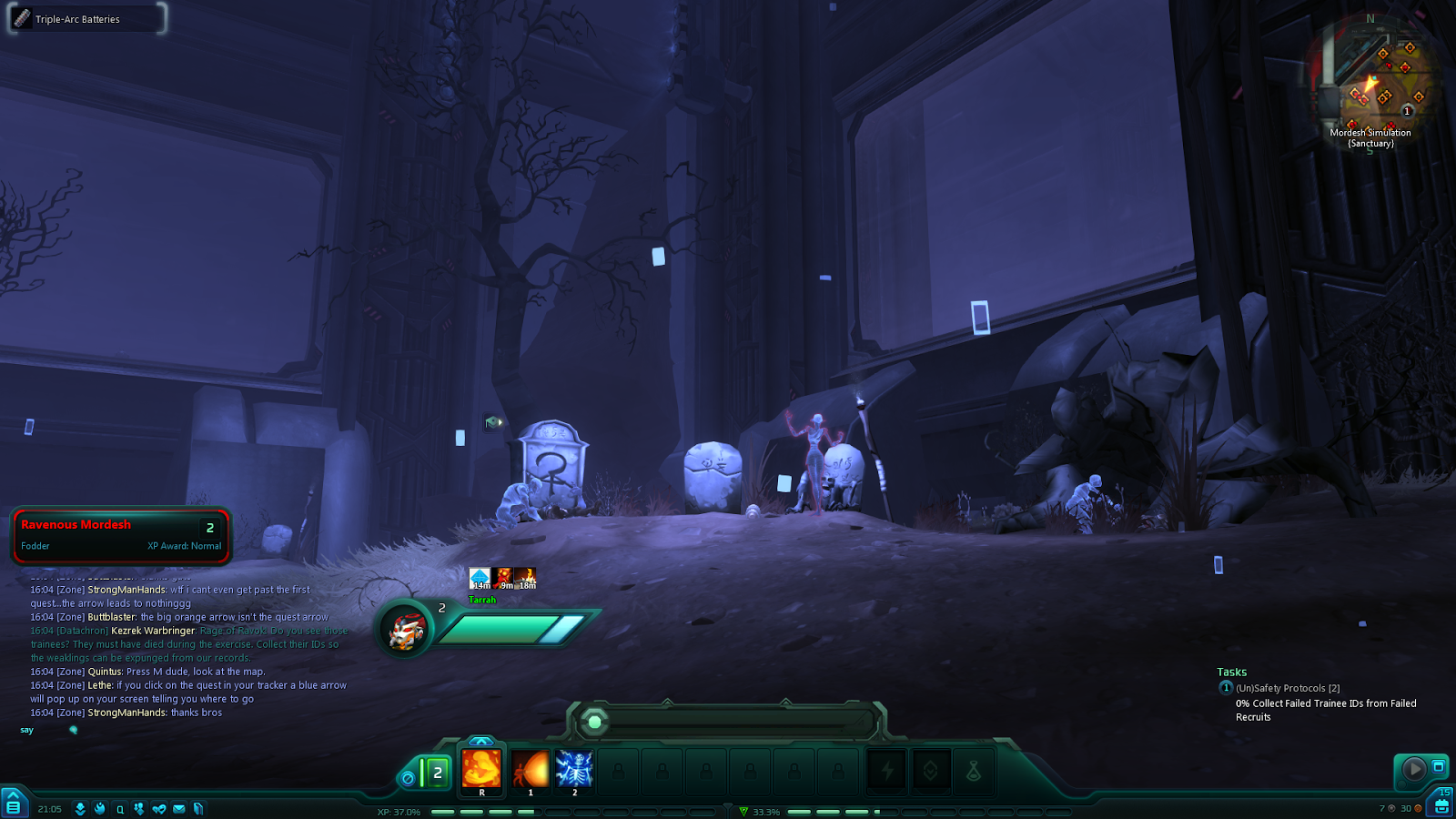Viewport: 1456px width, 819px height.
Task: Open the mail envelope icon
Action: pyautogui.click(x=179, y=809)
